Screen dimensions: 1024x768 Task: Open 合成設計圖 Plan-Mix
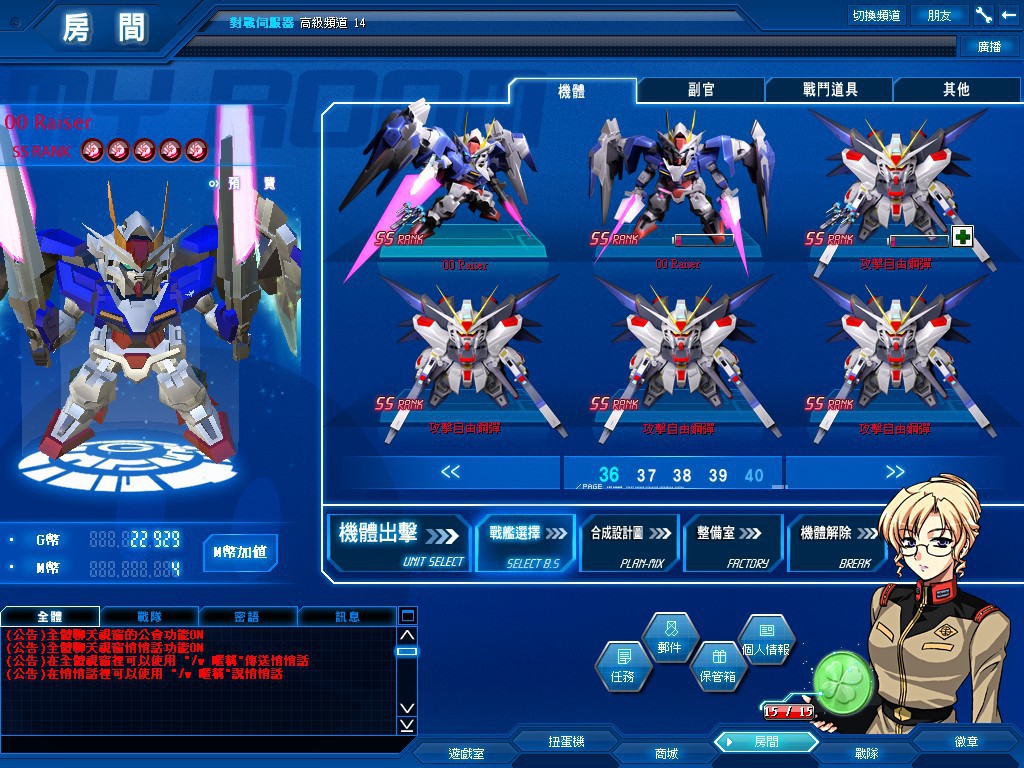coord(628,543)
